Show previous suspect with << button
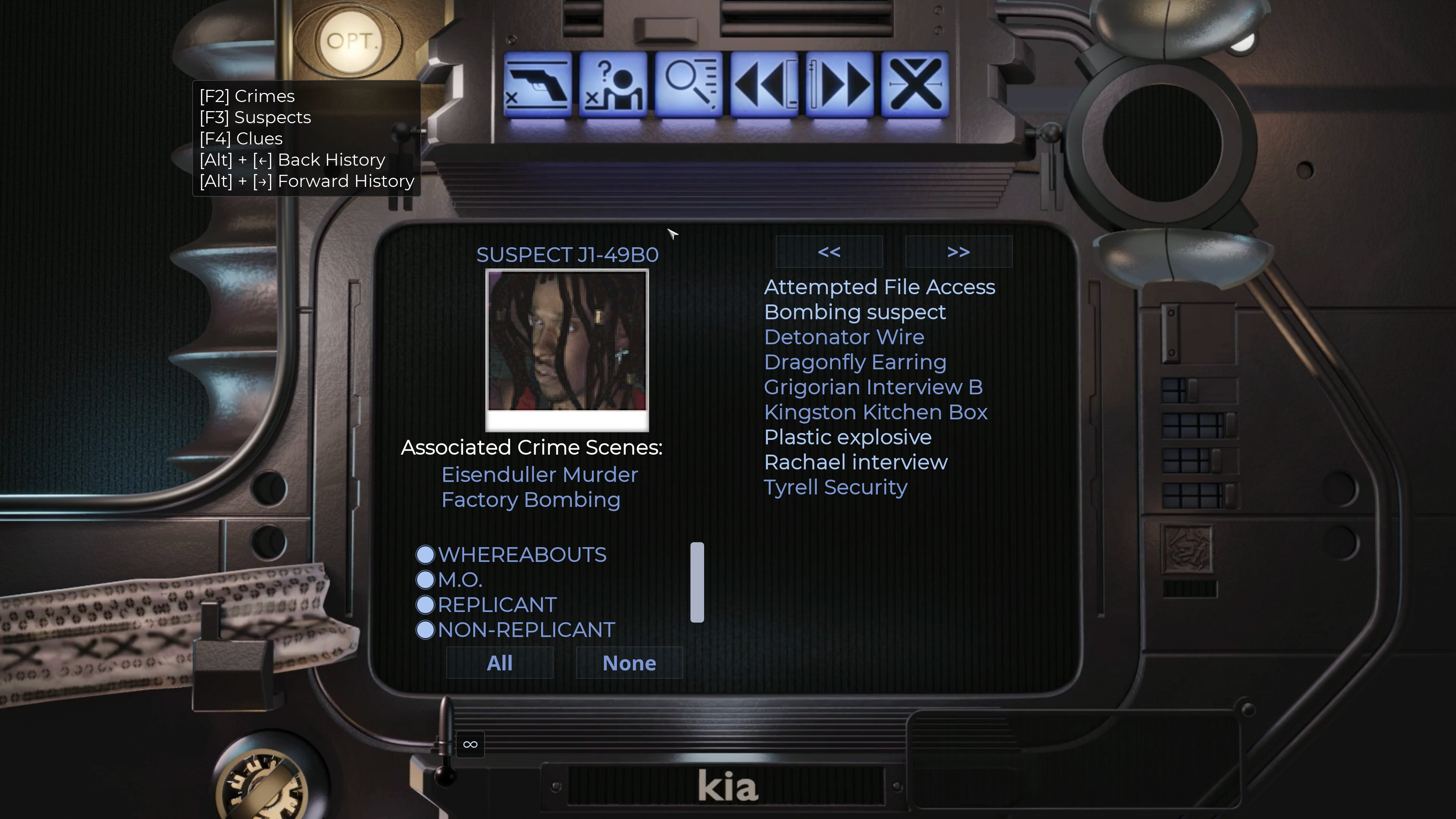The height and width of the screenshot is (819, 1456). [829, 252]
